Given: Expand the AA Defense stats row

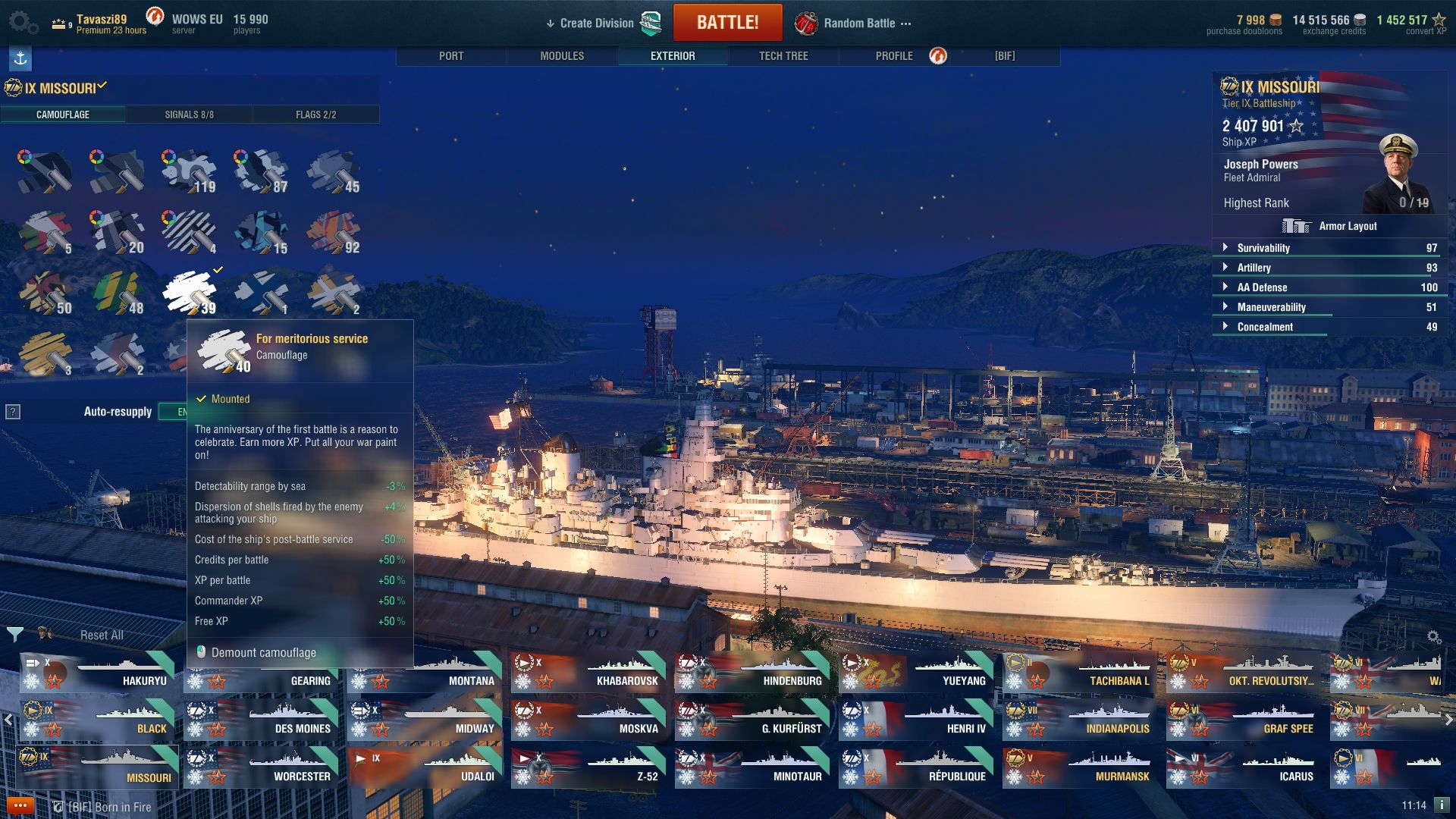Looking at the screenshot, I should pos(1262,287).
